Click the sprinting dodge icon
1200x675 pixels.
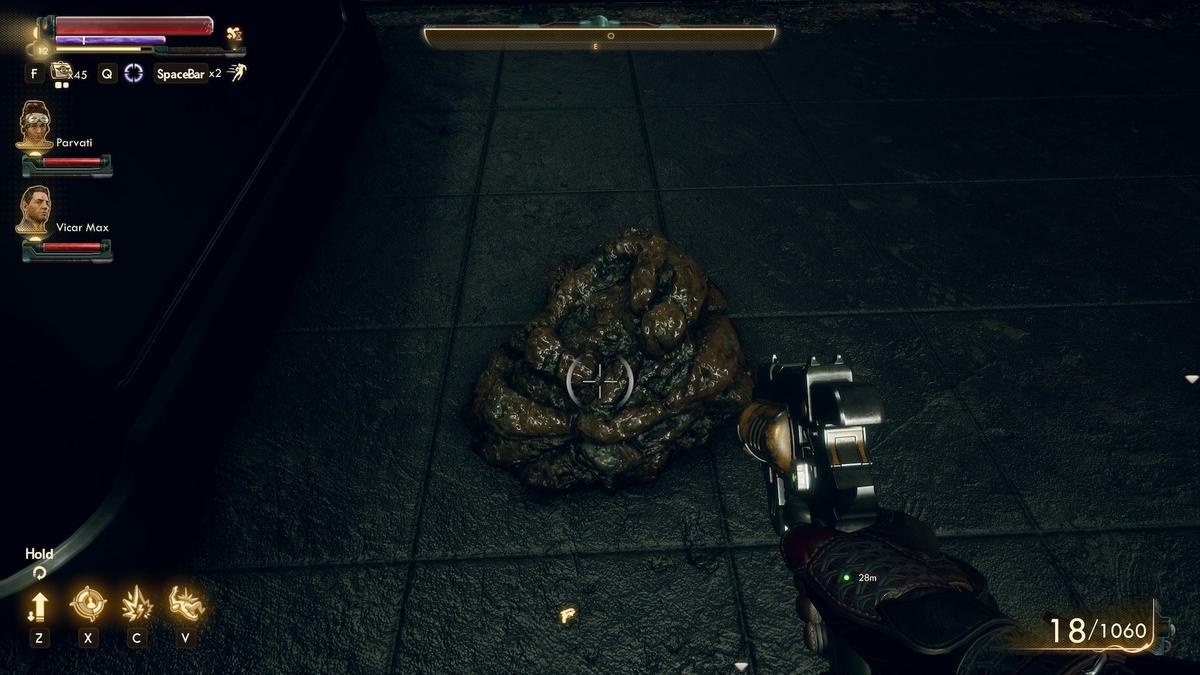237,72
